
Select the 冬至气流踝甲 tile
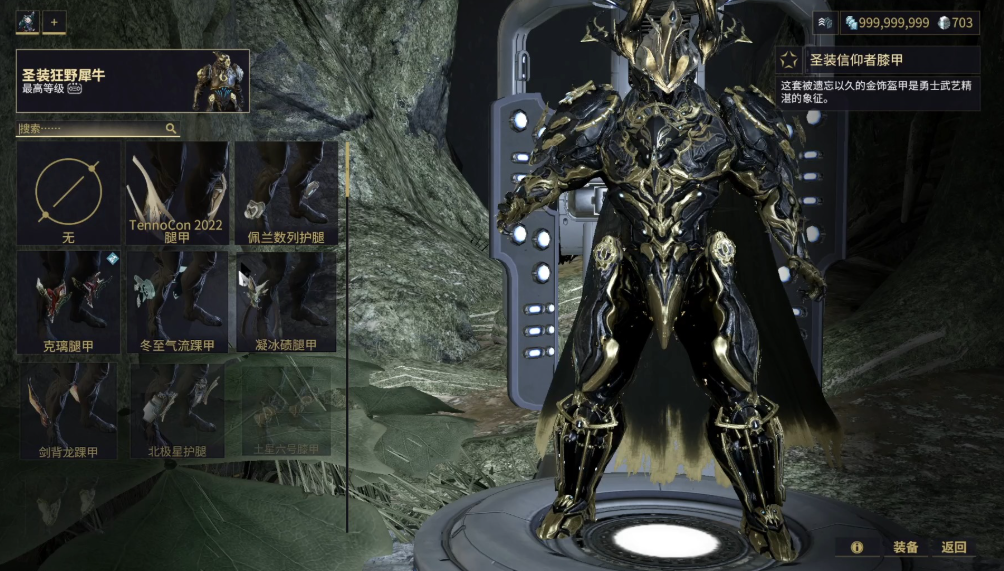[x=176, y=303]
